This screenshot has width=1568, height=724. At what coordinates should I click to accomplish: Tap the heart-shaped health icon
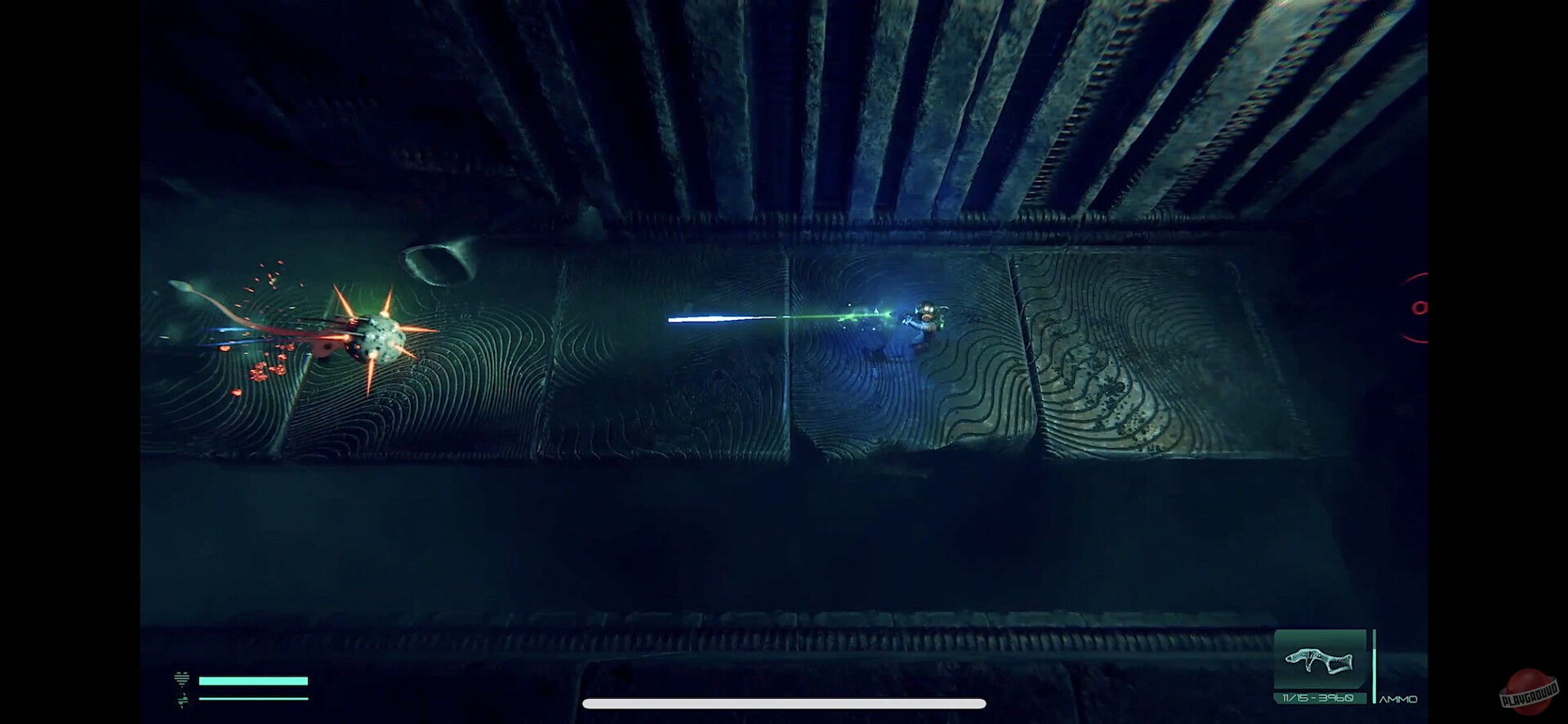pos(181,678)
